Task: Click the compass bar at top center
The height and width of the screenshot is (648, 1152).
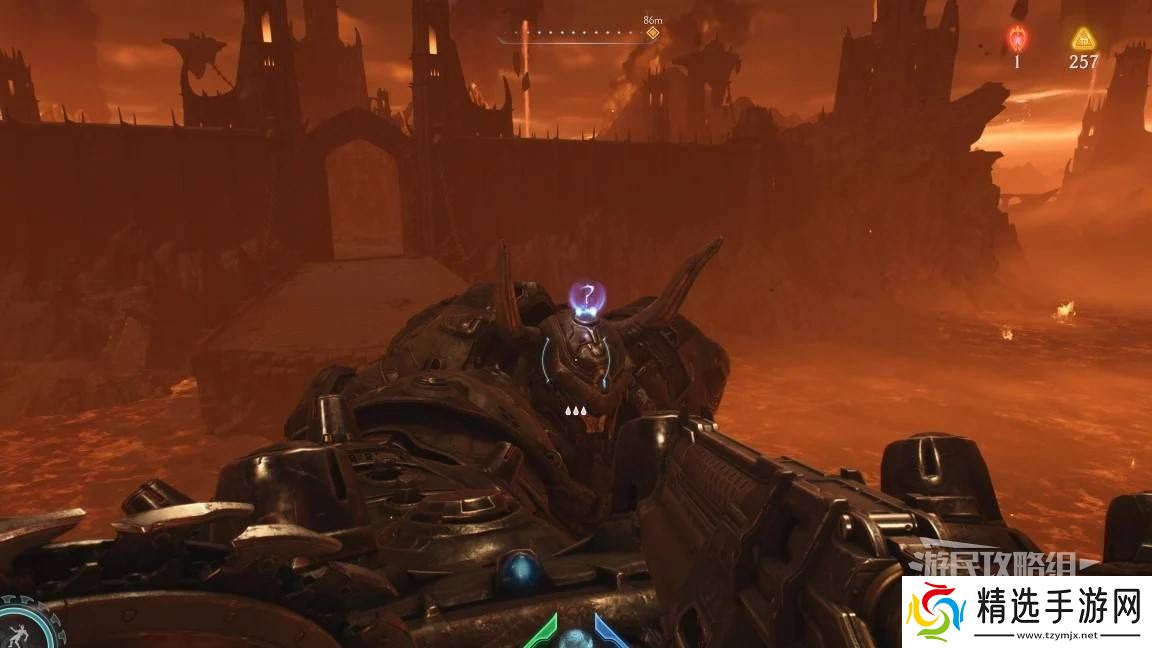Action: point(578,34)
